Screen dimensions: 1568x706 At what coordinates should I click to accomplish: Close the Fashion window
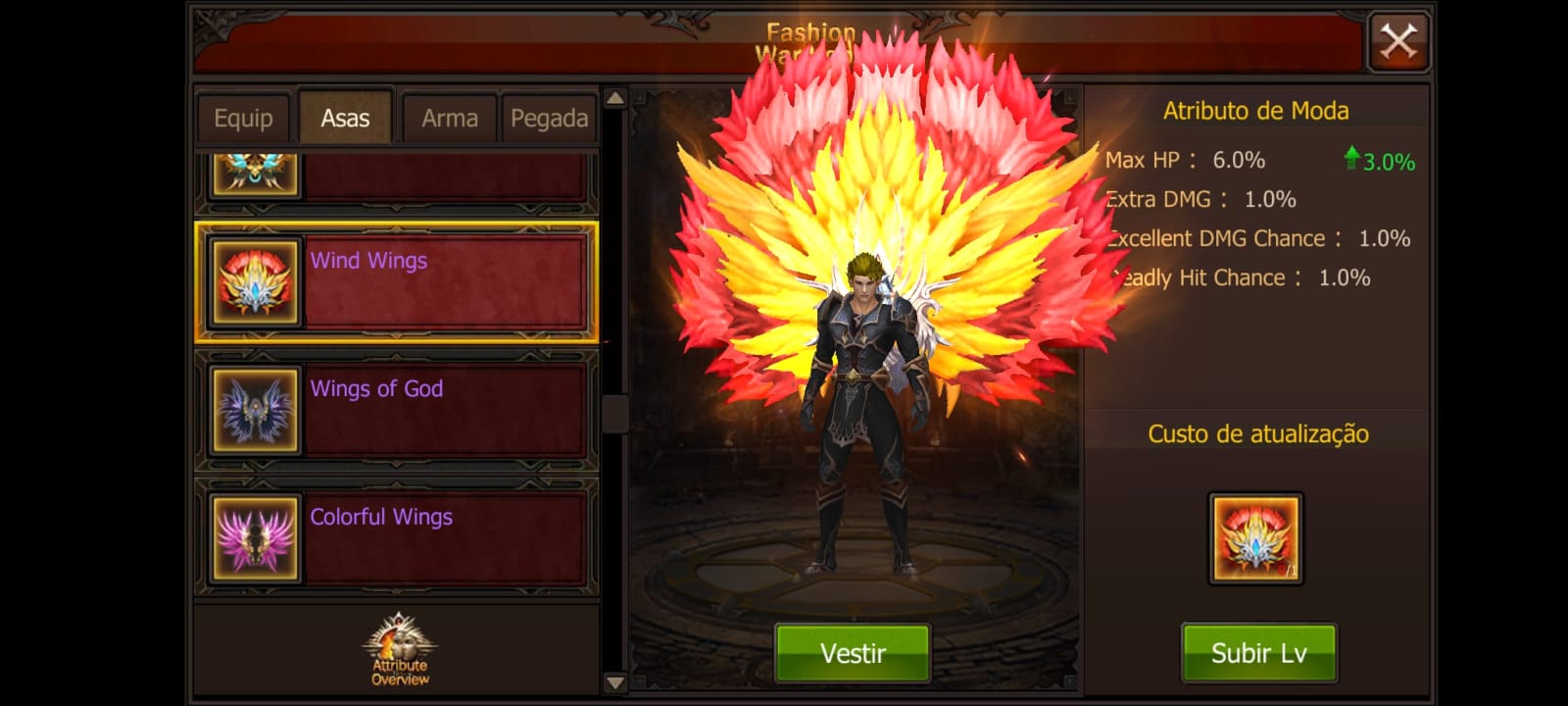pos(1398,42)
